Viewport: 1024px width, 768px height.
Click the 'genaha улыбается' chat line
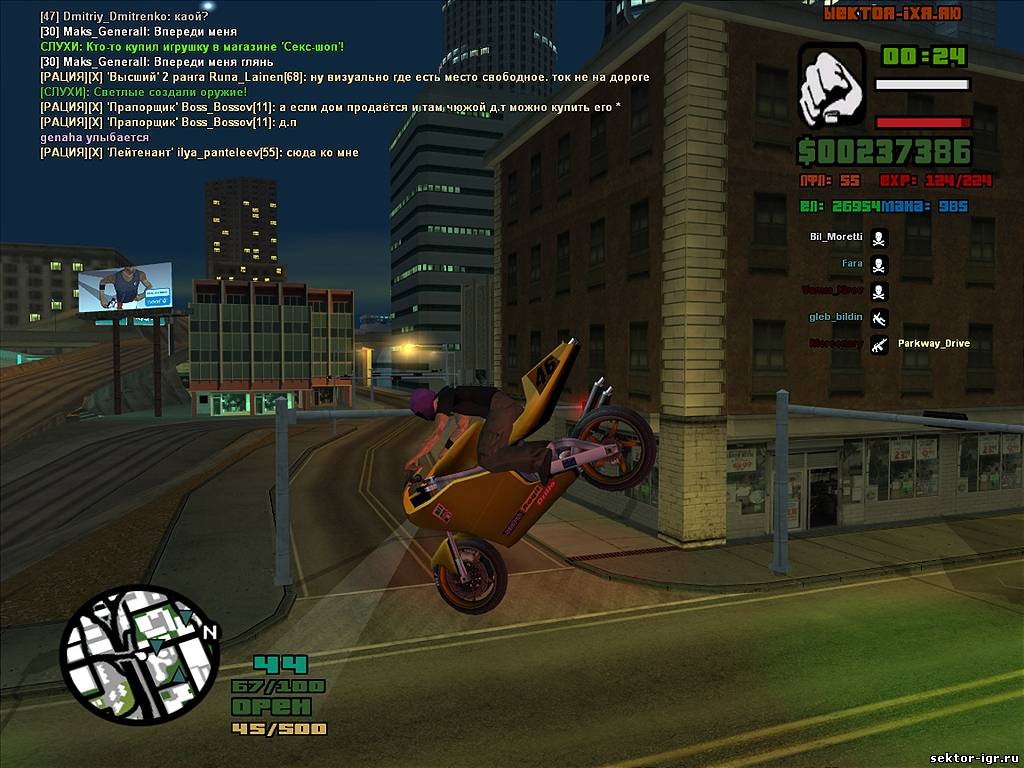94,137
